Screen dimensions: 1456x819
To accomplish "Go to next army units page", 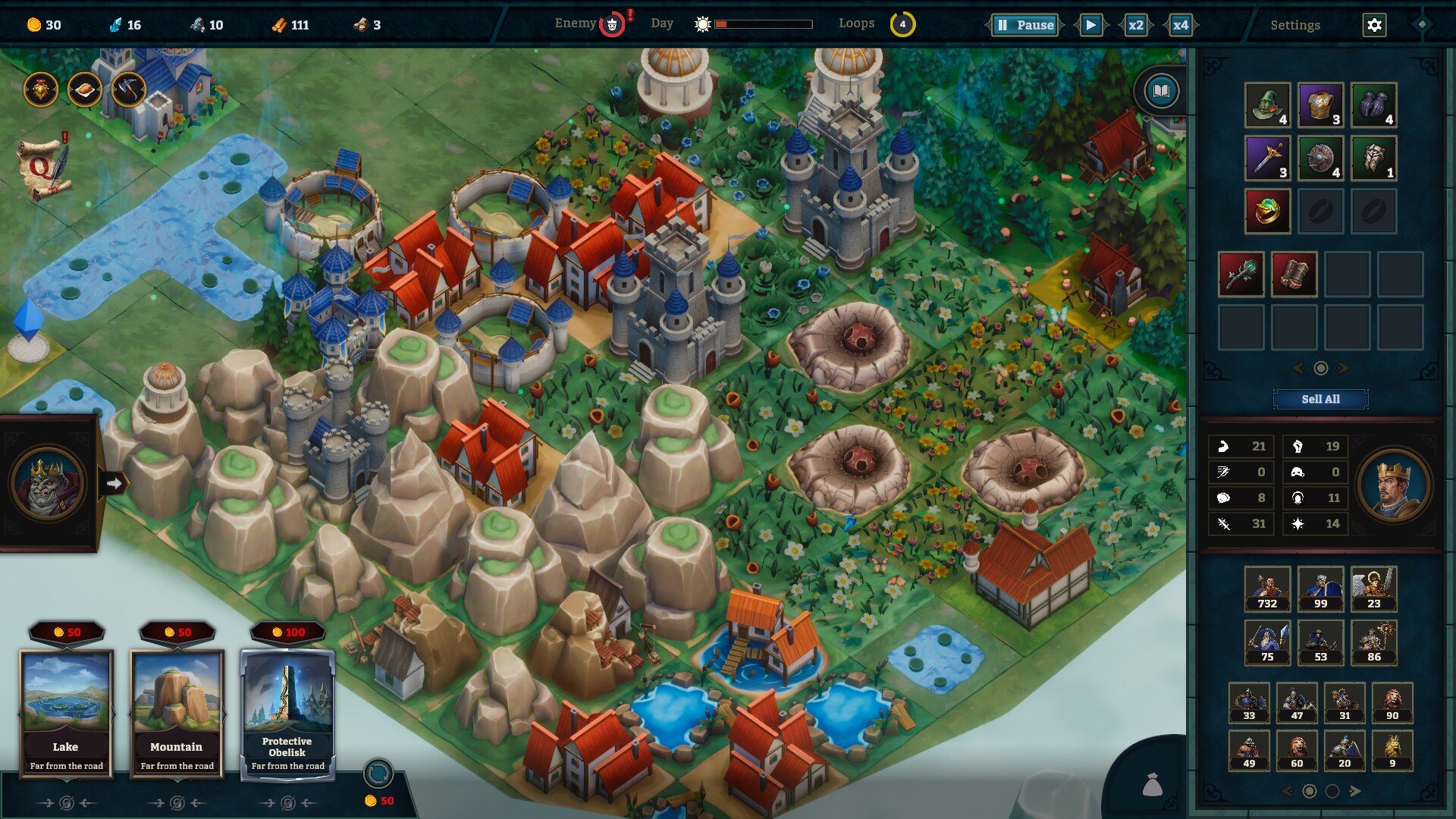I will coord(1355,791).
